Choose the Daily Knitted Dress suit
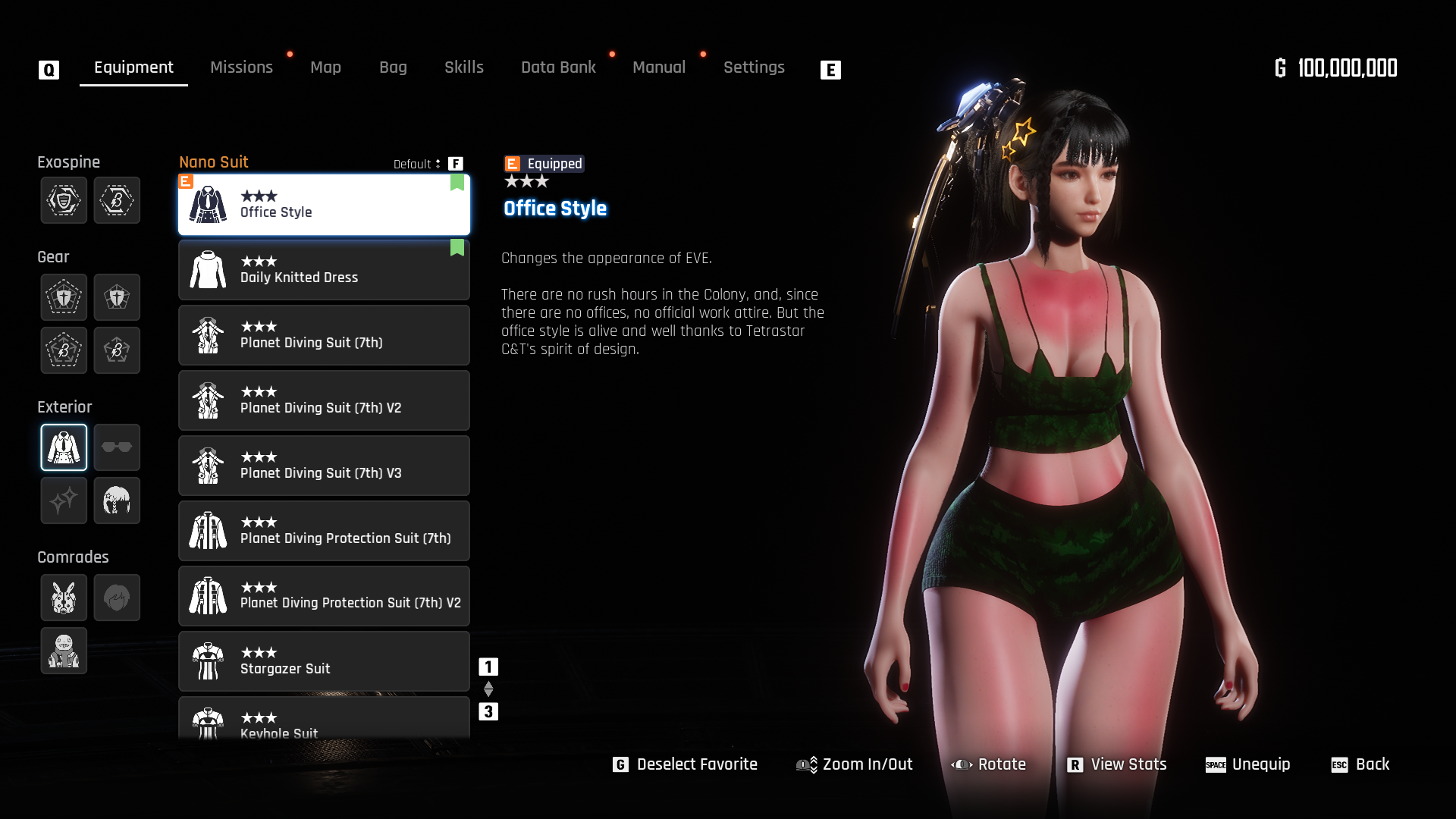 click(x=324, y=270)
